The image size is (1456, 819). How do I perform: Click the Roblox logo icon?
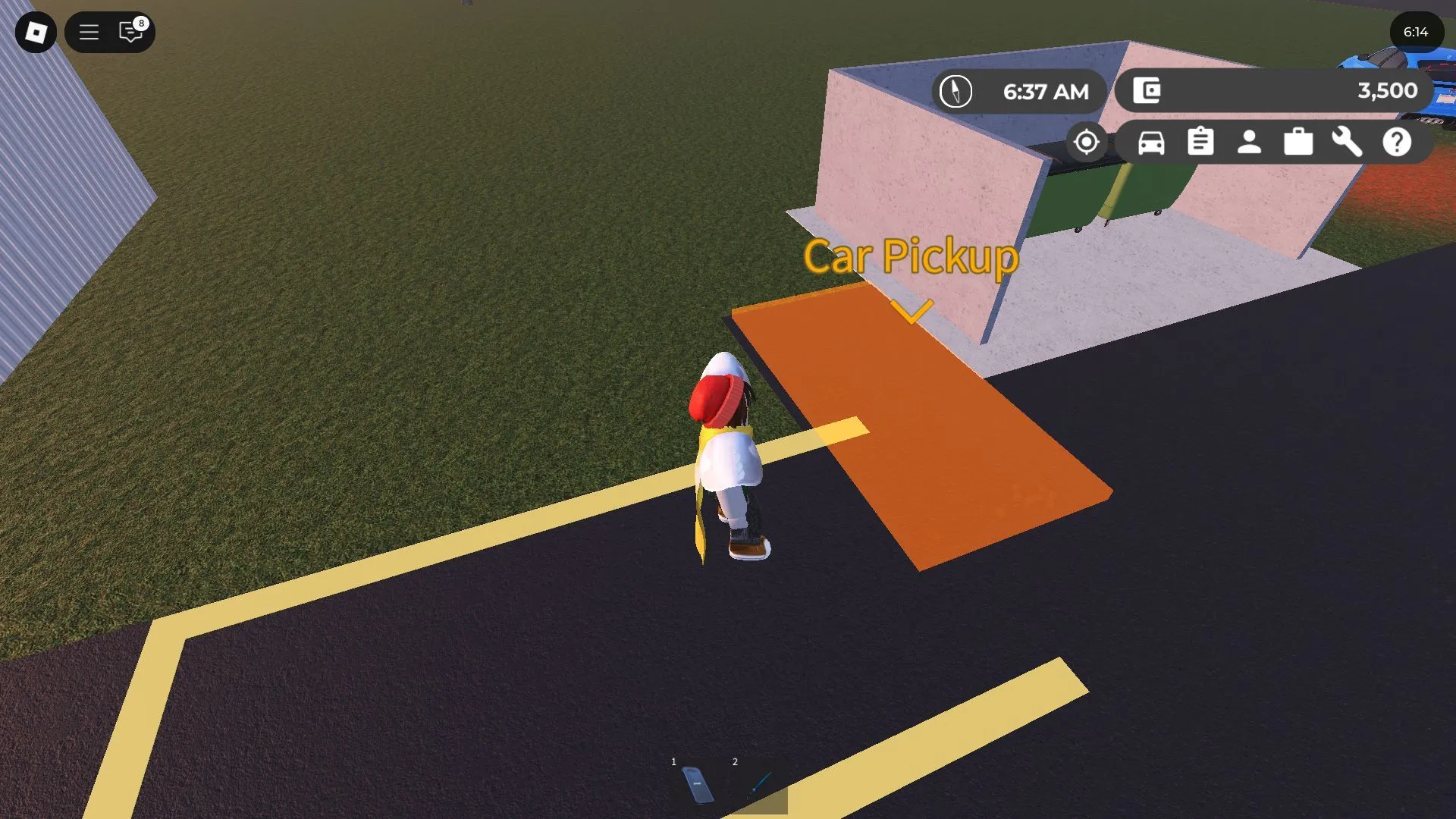click(x=35, y=33)
